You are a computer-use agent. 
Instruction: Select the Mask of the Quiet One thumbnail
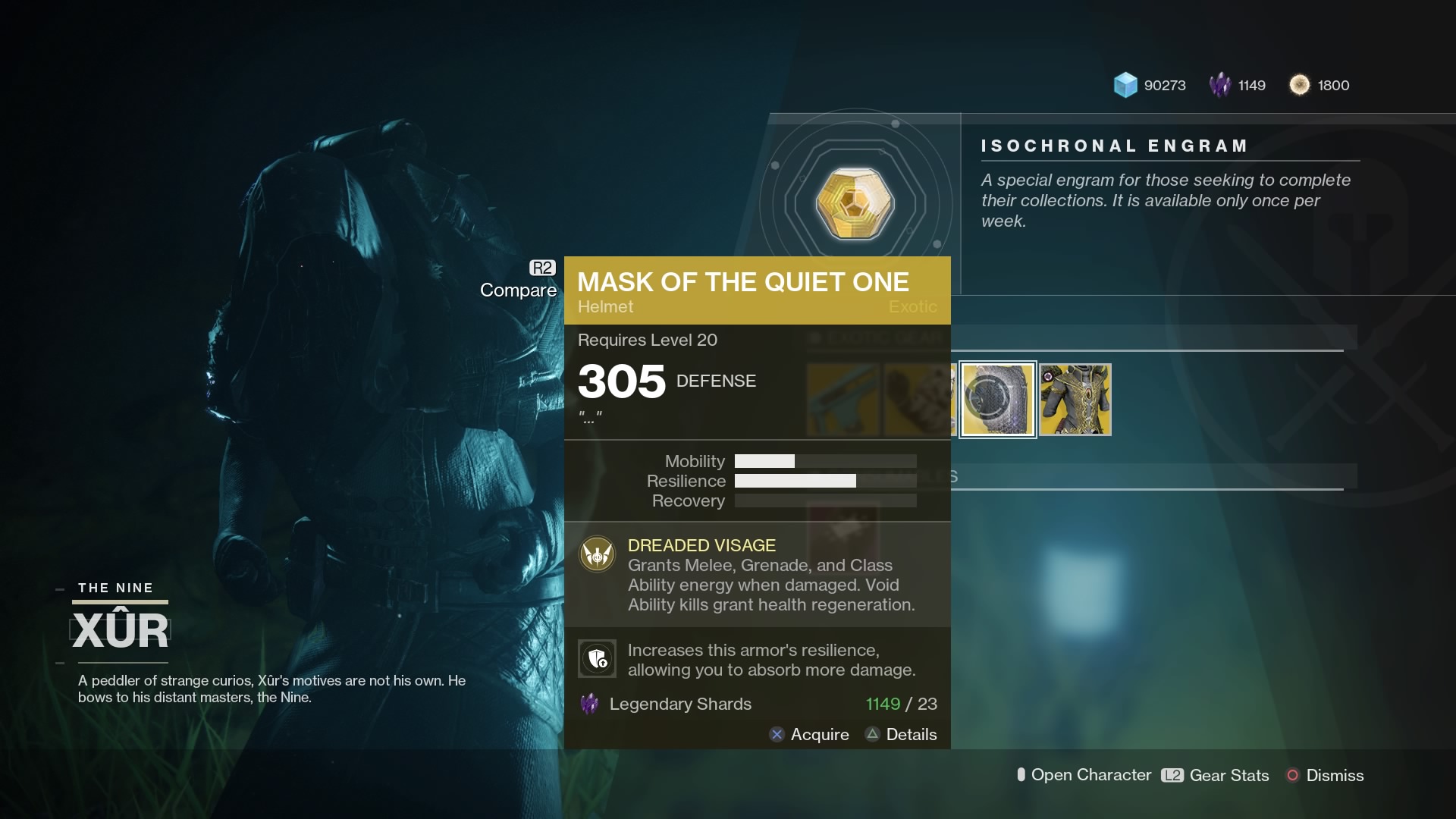point(998,400)
